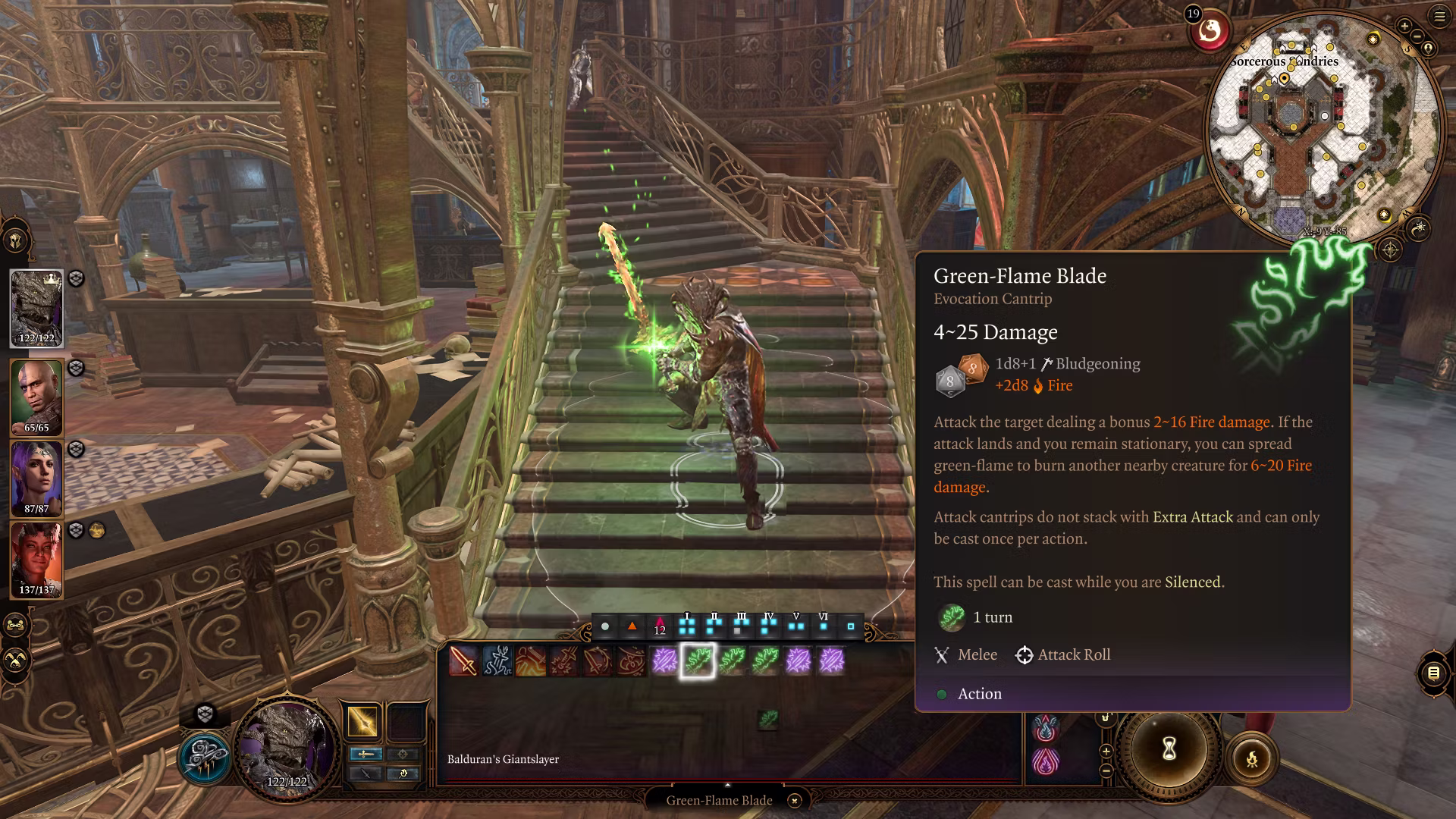Open the red swirl notification icon
This screenshot has width=1456, height=819.
pos(1210,32)
